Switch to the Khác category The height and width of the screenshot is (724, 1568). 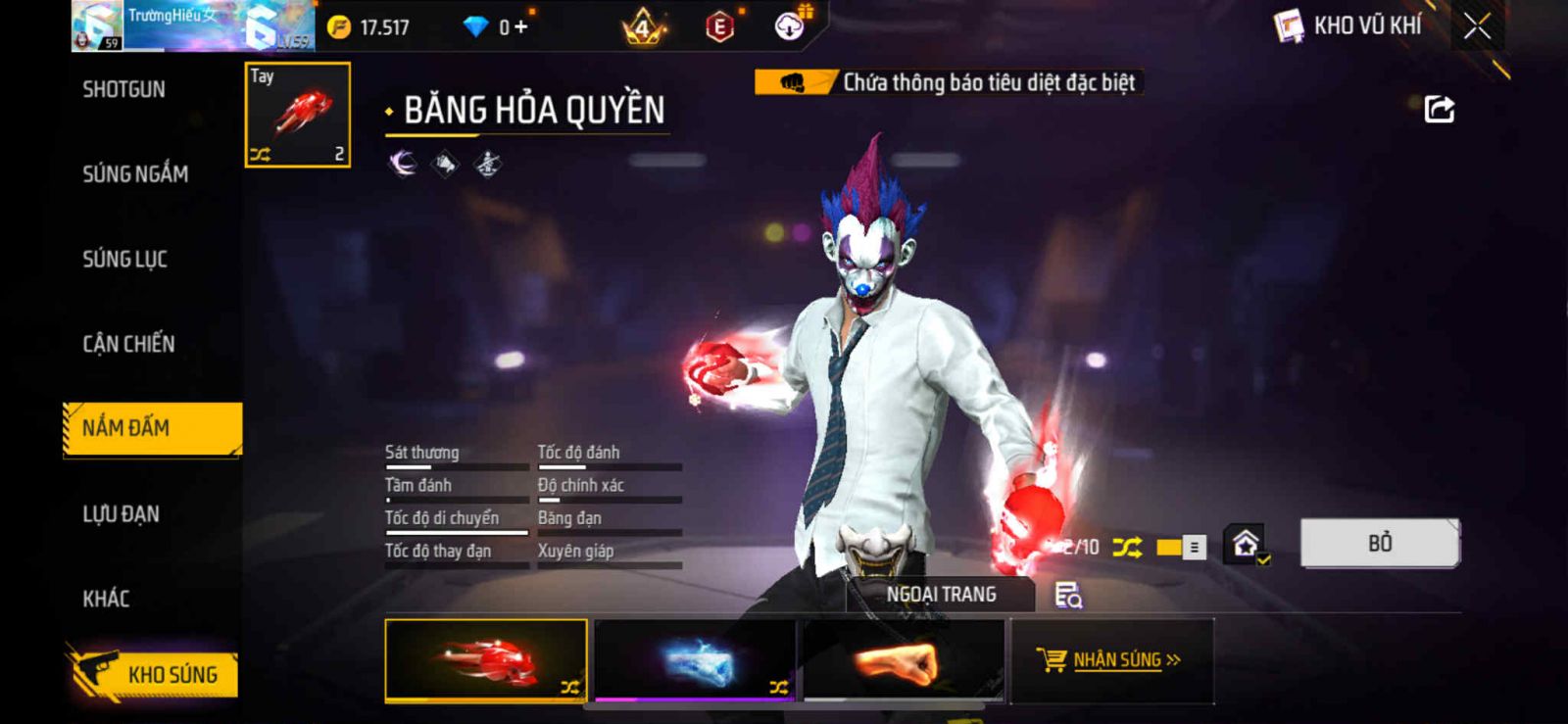[106, 599]
